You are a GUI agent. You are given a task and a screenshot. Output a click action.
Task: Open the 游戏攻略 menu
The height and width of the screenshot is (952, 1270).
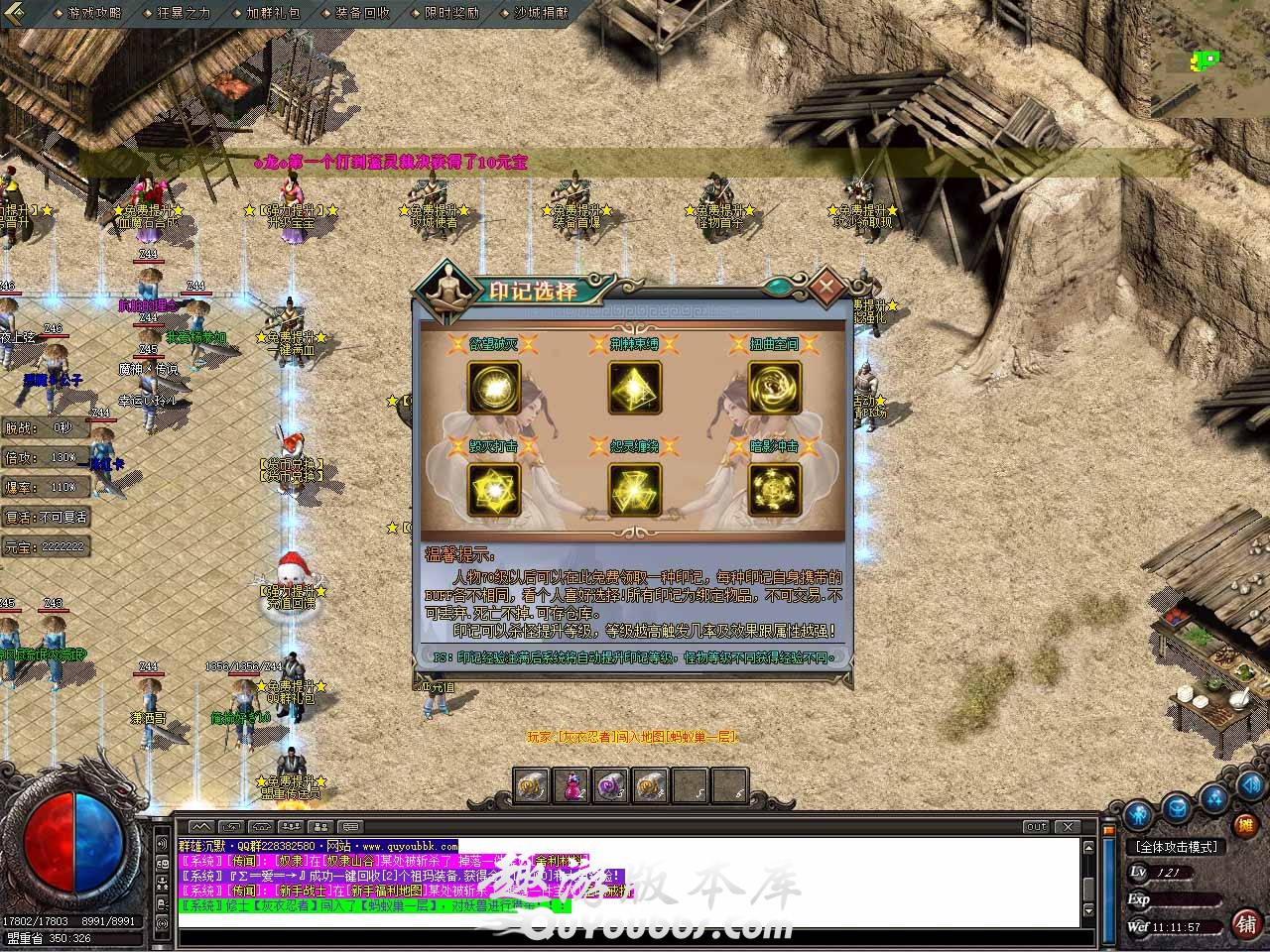click(94, 13)
